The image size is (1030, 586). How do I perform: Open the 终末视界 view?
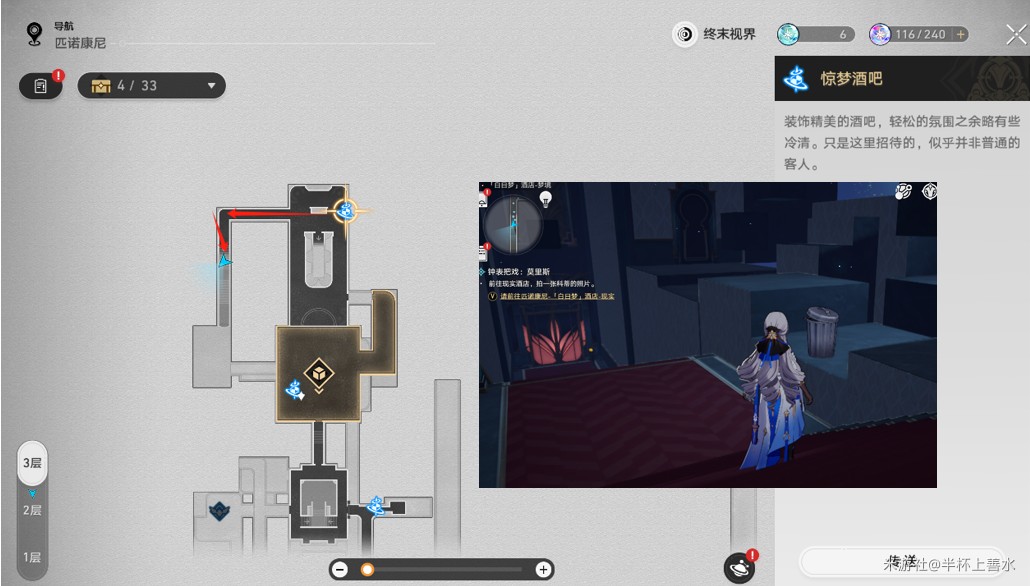(x=714, y=34)
